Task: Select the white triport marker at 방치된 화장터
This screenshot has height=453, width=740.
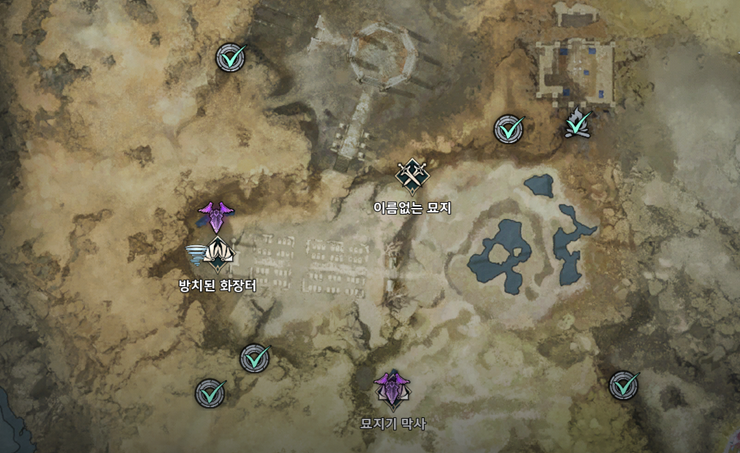Action: coord(218,257)
